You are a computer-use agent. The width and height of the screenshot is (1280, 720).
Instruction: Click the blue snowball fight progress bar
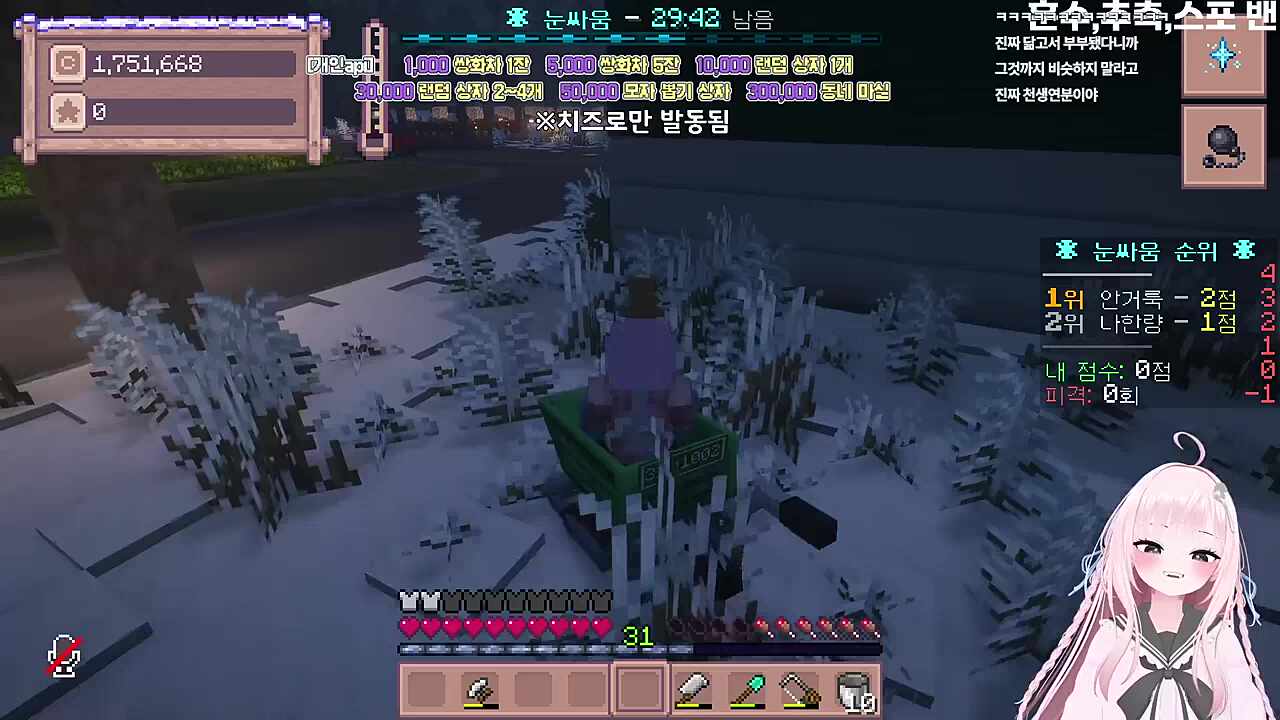coord(640,40)
